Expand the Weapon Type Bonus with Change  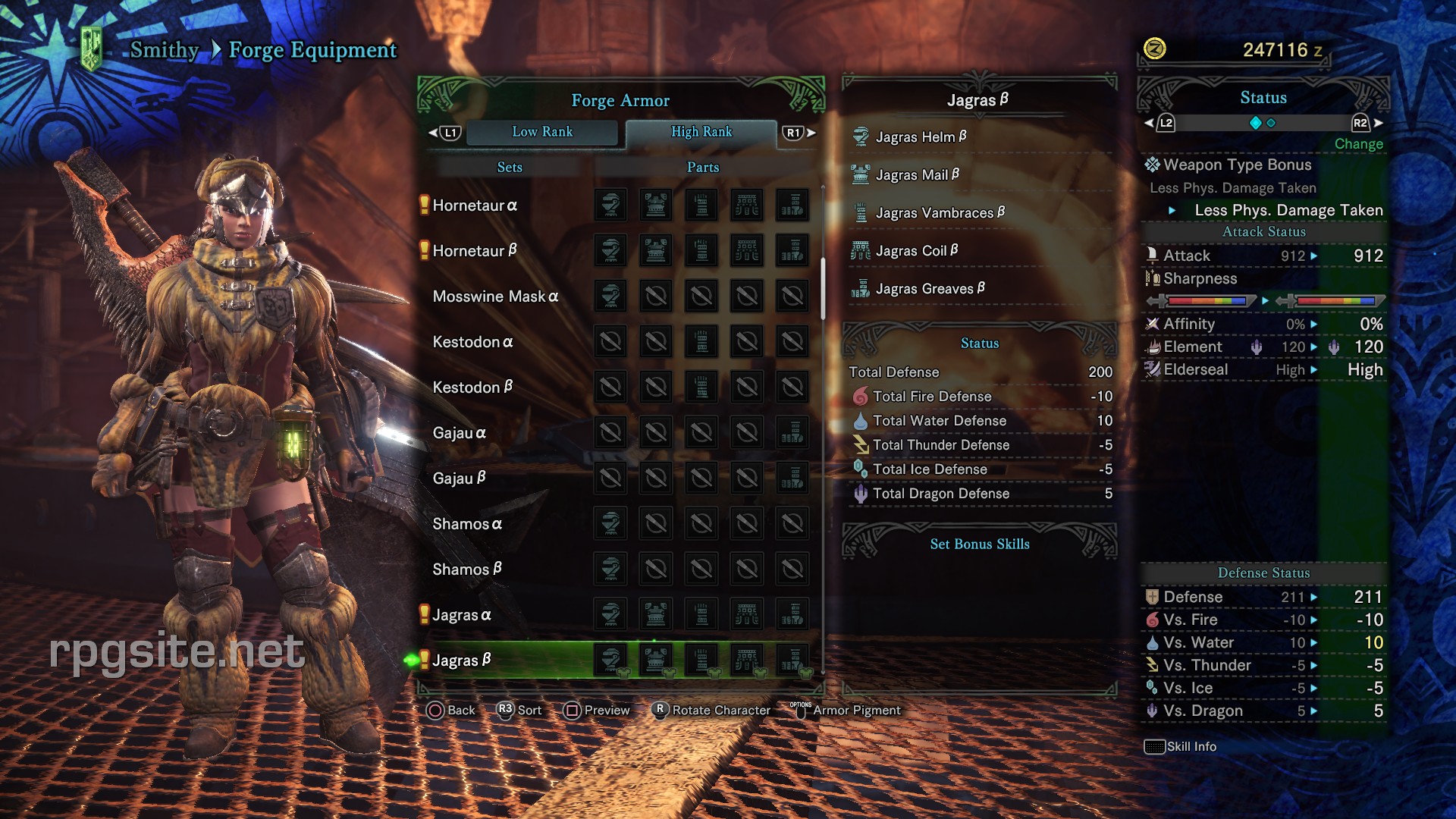coord(1358,143)
